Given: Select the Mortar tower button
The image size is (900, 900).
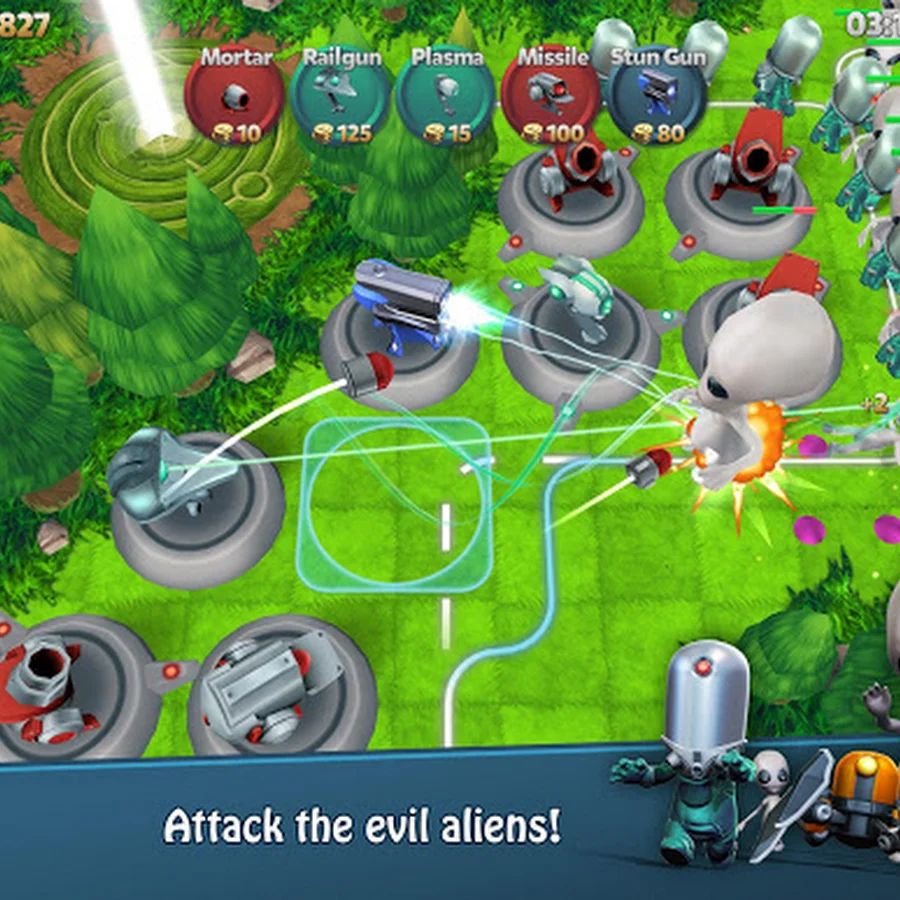Looking at the screenshot, I should 234,98.
